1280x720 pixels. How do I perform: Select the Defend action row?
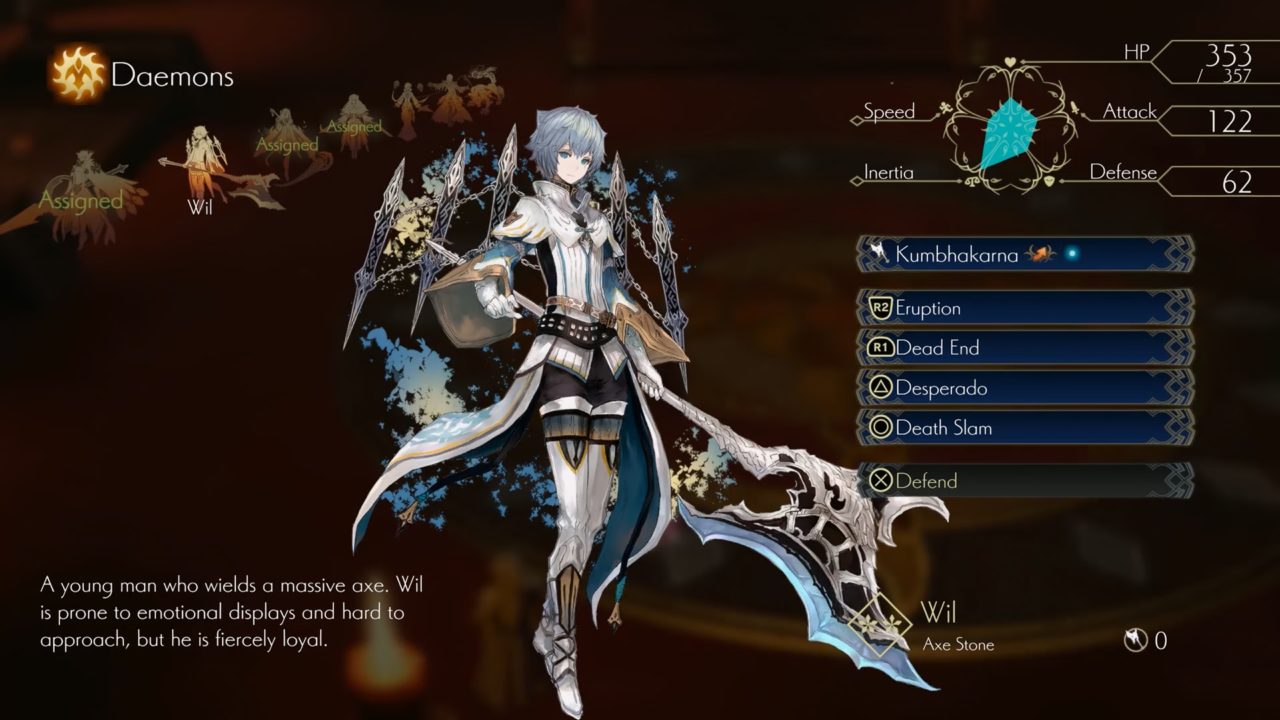pyautogui.click(x=1025, y=481)
